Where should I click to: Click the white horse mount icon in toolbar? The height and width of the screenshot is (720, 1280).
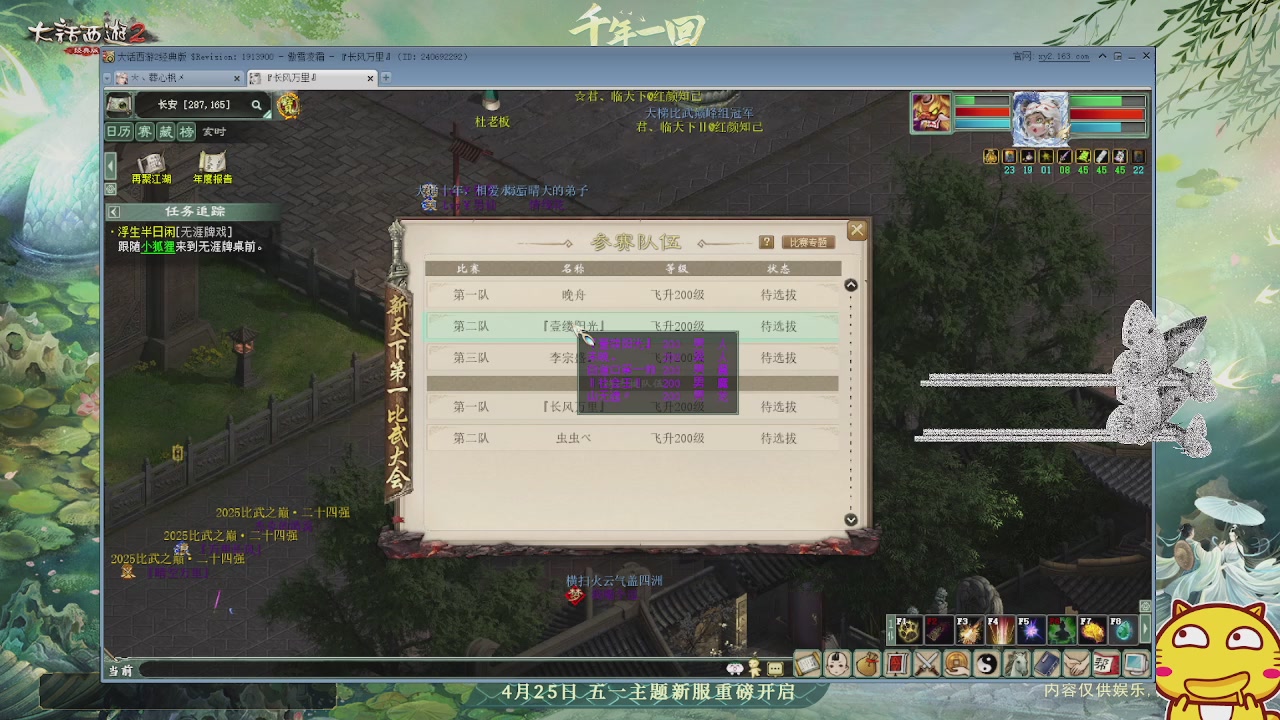click(1018, 663)
